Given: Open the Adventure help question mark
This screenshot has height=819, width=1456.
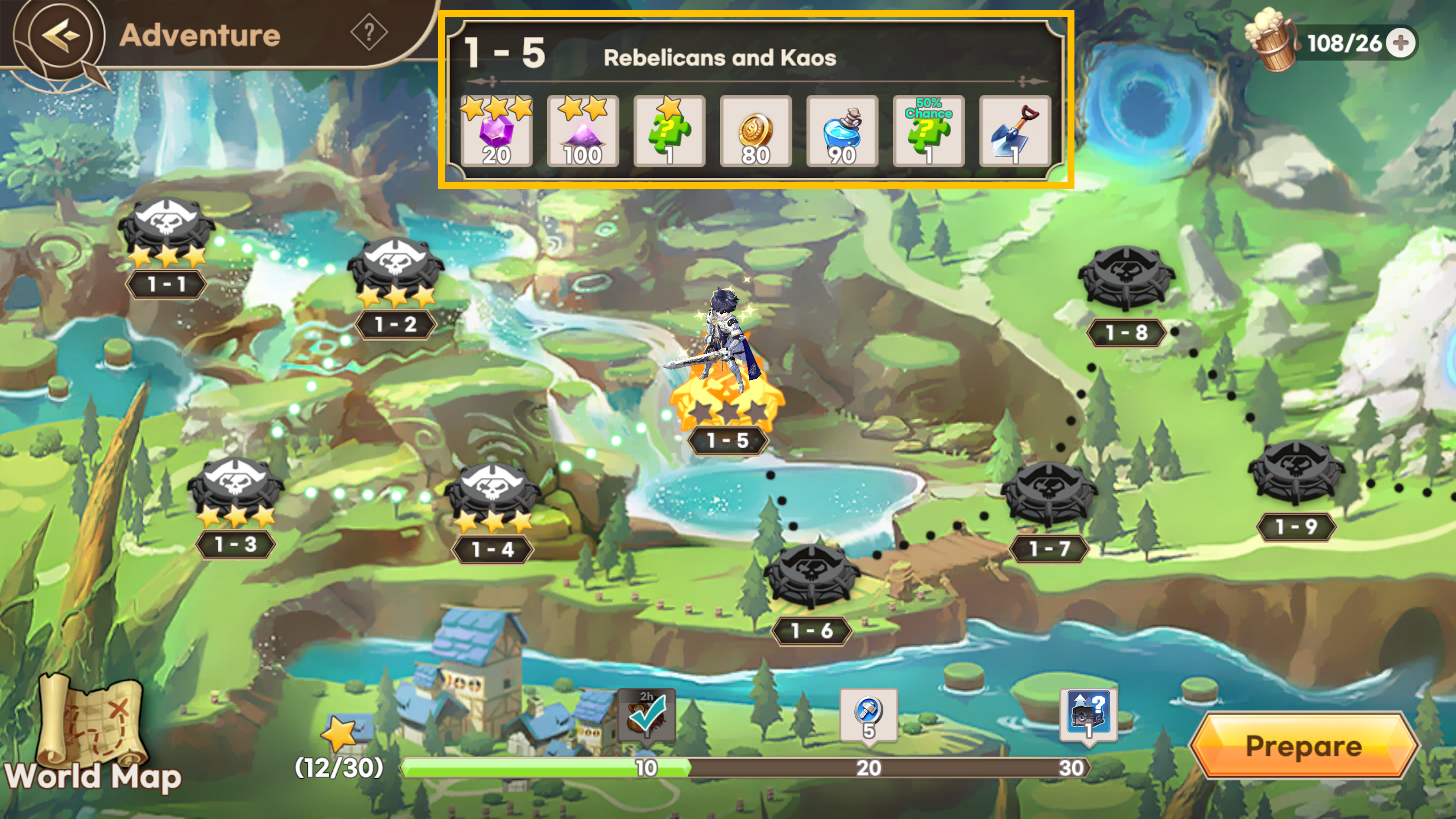Looking at the screenshot, I should coord(369,32).
